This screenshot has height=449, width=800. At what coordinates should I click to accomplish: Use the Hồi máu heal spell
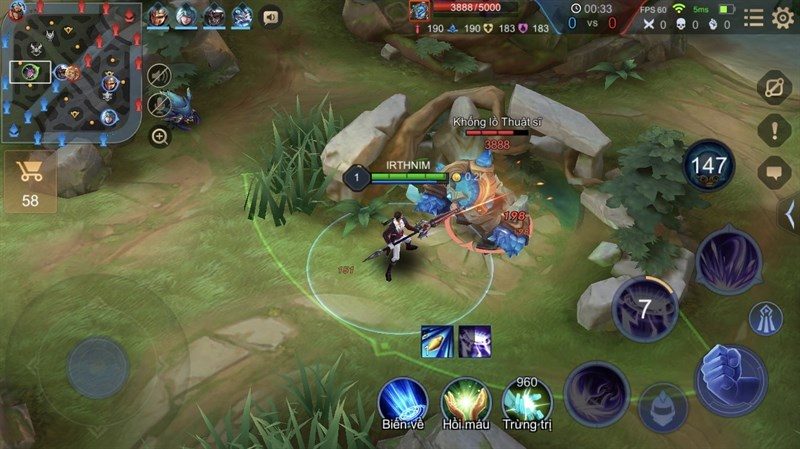tap(464, 400)
